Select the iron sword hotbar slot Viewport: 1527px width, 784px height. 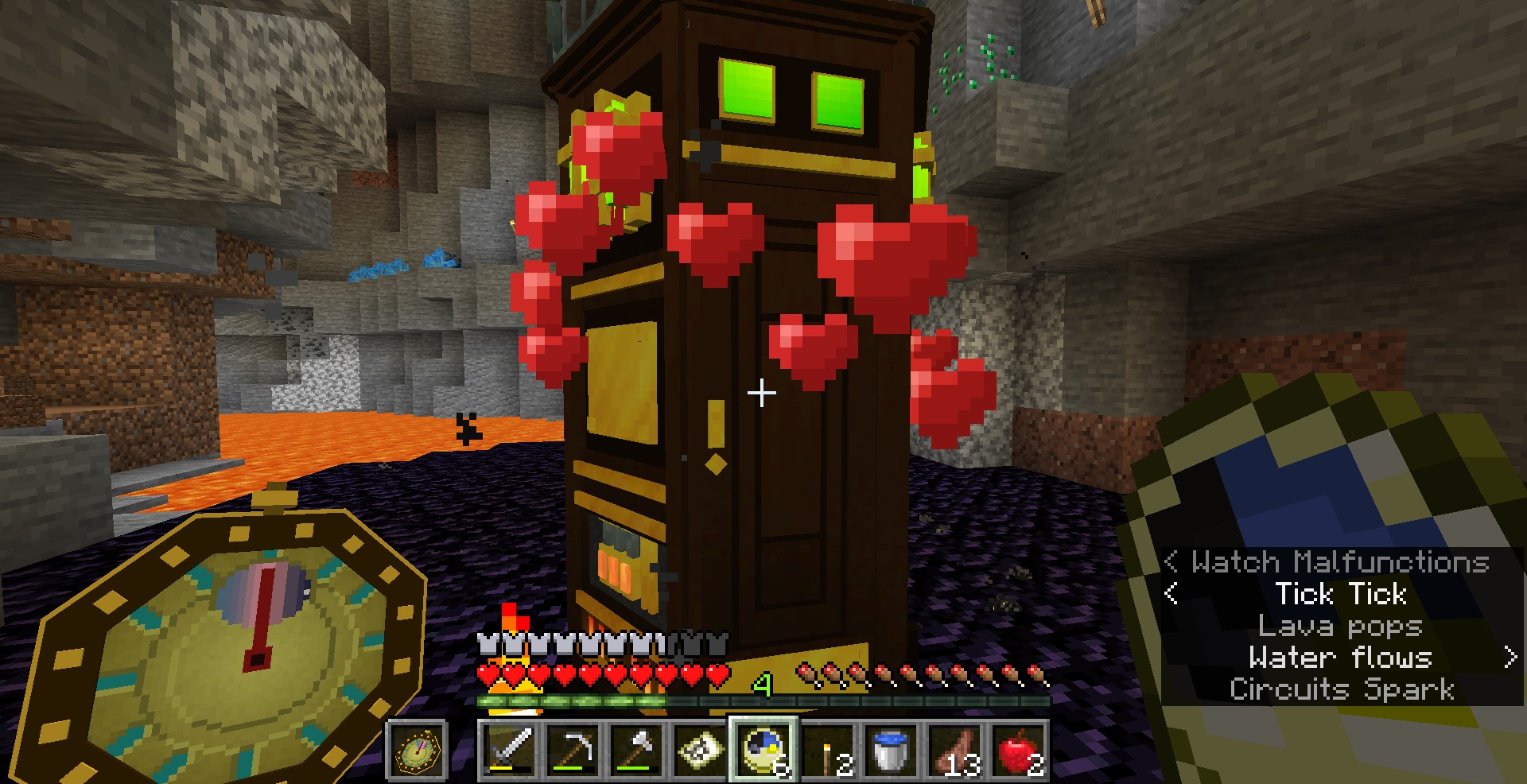pos(509,750)
